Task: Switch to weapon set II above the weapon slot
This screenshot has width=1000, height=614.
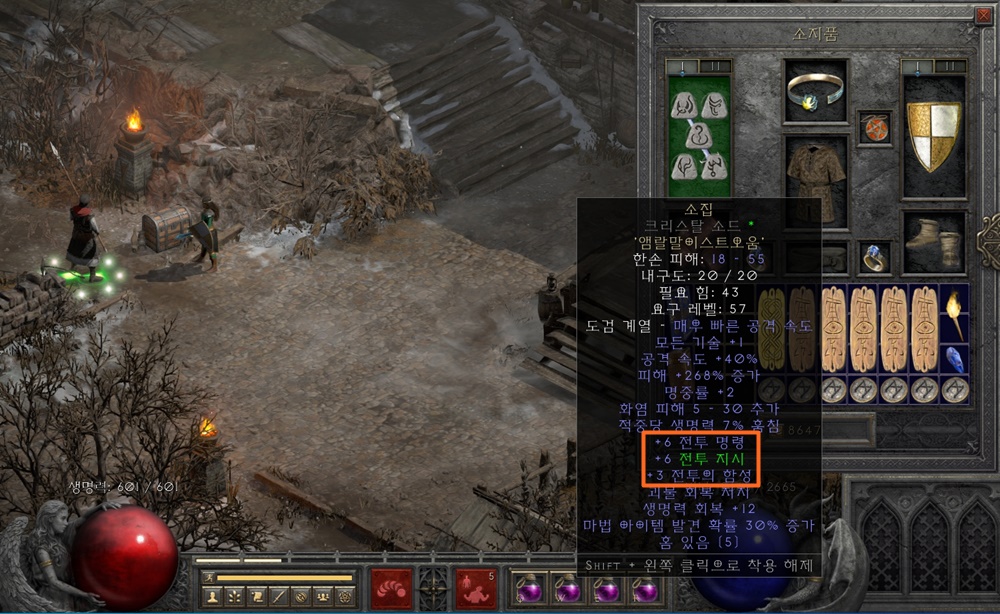Action: point(715,67)
